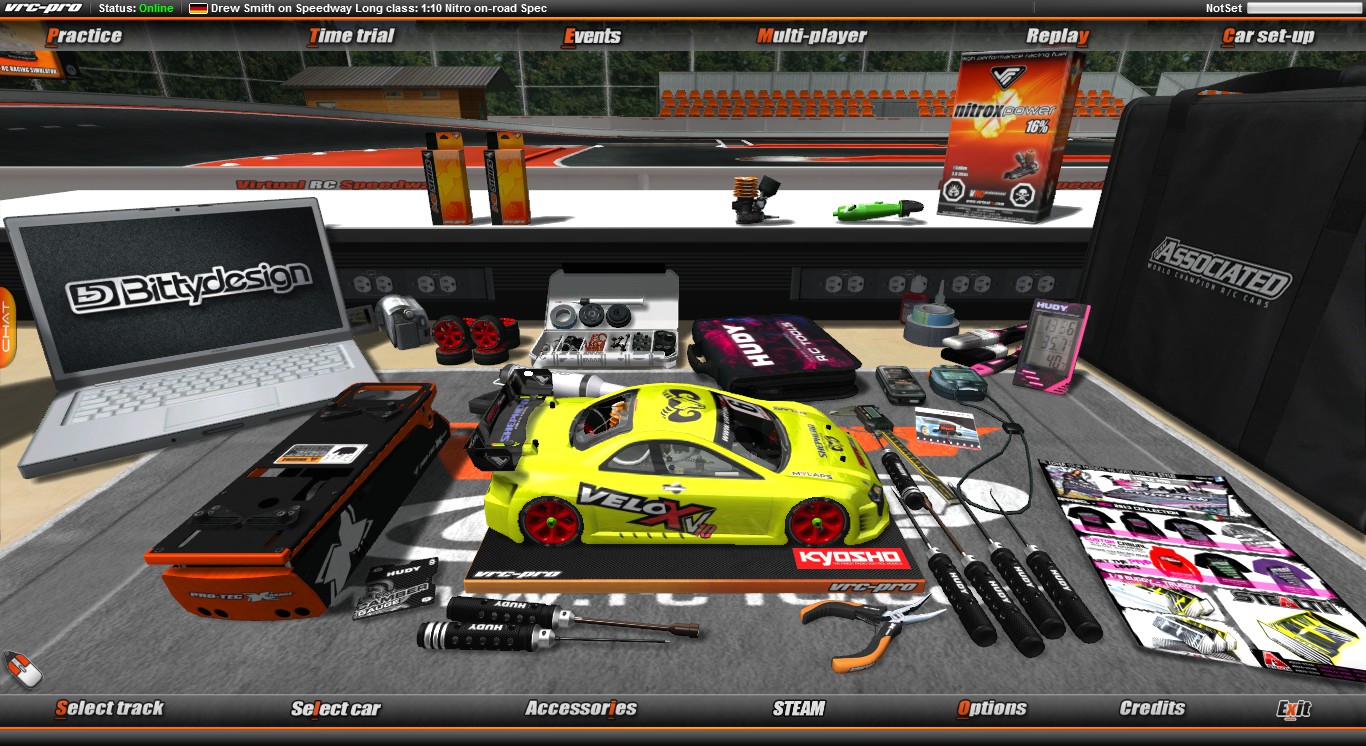Show the Credits screen
Screen dimensions: 1366x746
tap(1152, 708)
